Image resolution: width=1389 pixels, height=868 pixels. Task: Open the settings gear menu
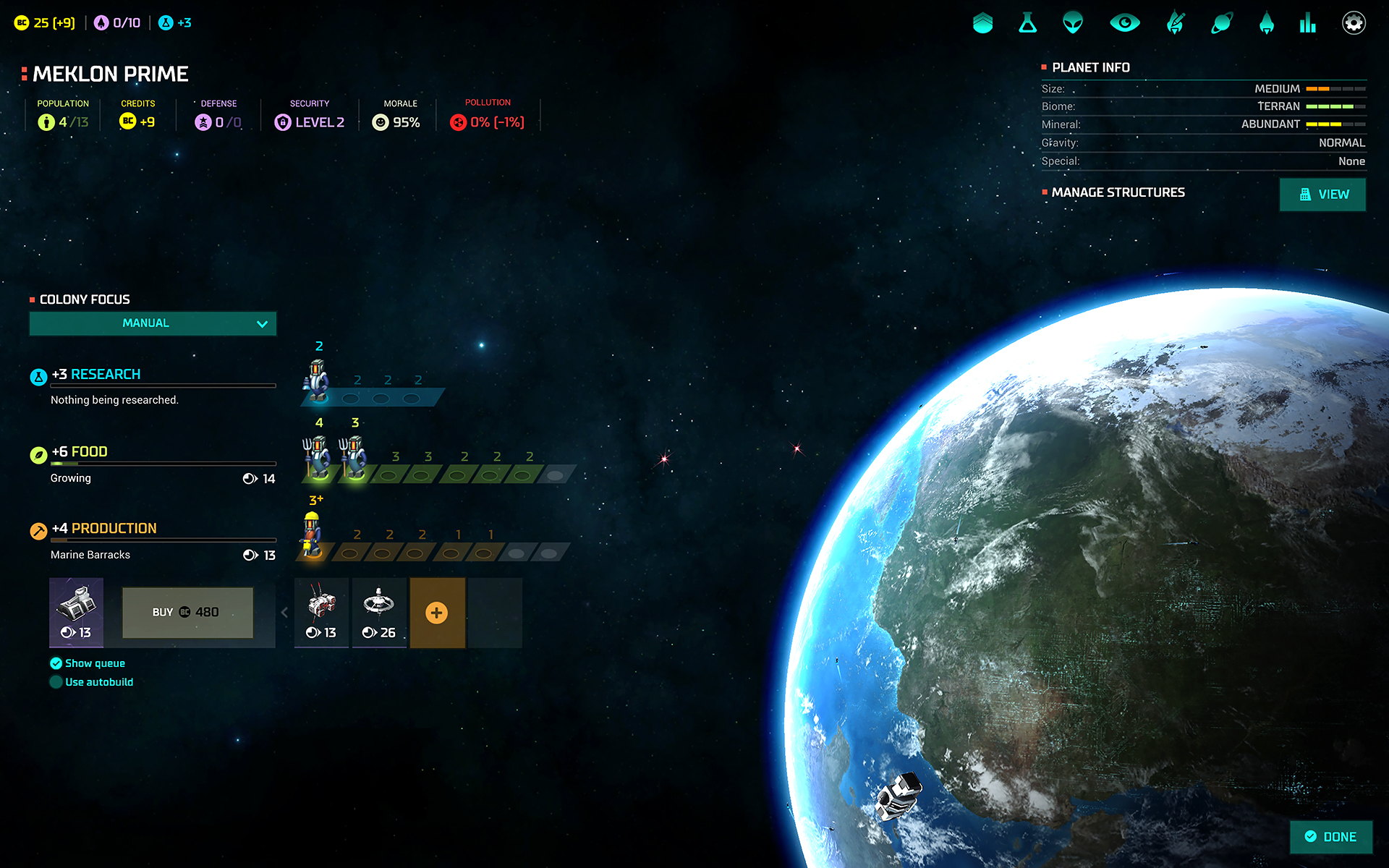[1353, 23]
